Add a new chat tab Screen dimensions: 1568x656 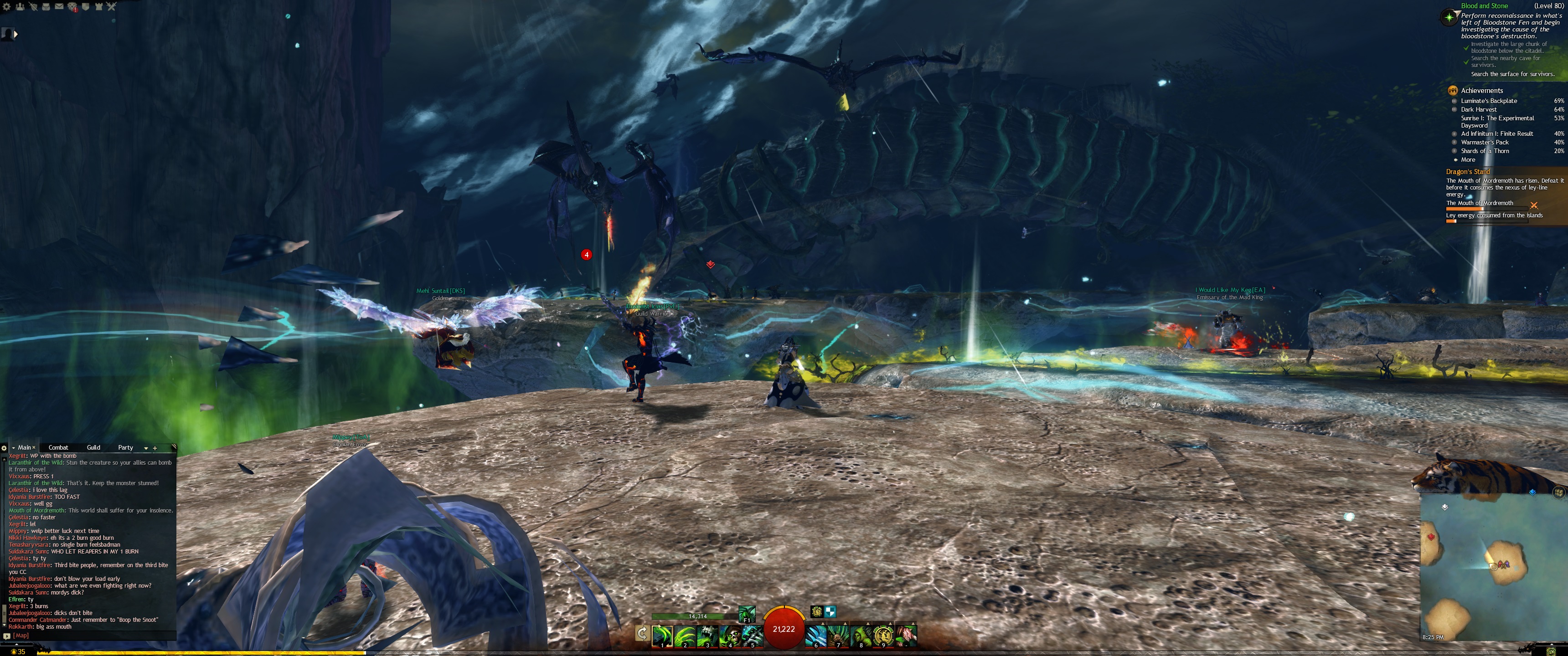(x=155, y=448)
